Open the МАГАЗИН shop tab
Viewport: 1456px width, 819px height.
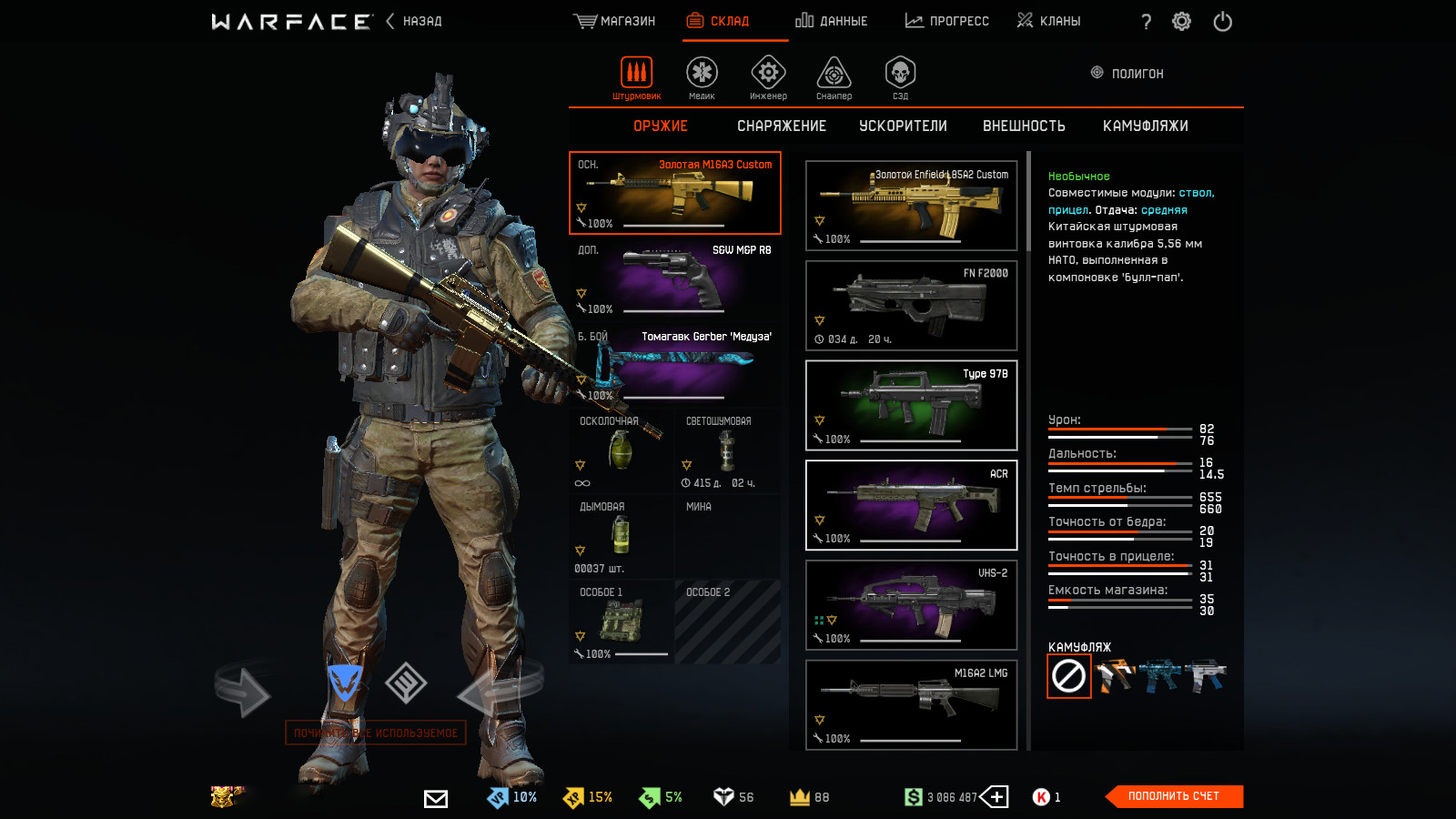(x=615, y=21)
